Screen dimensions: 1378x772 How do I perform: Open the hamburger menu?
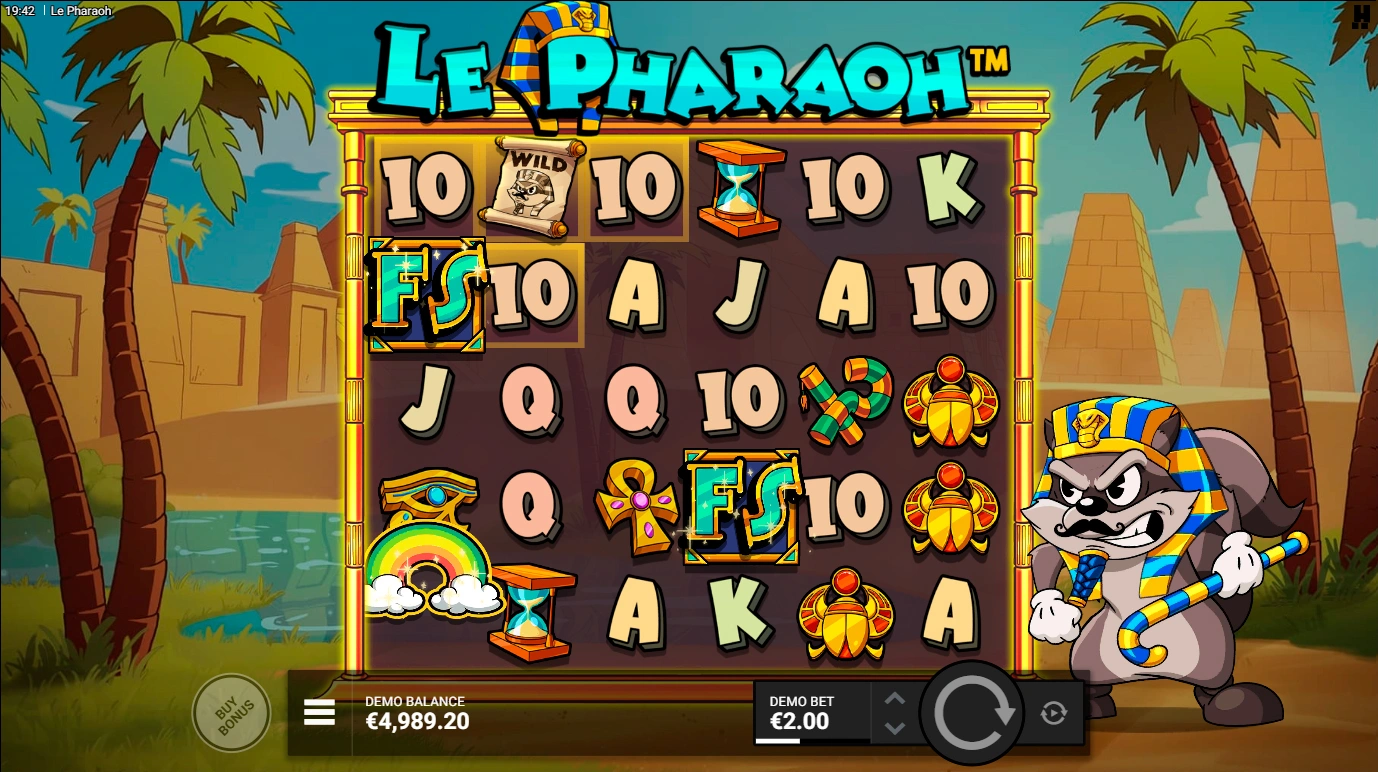tap(318, 712)
